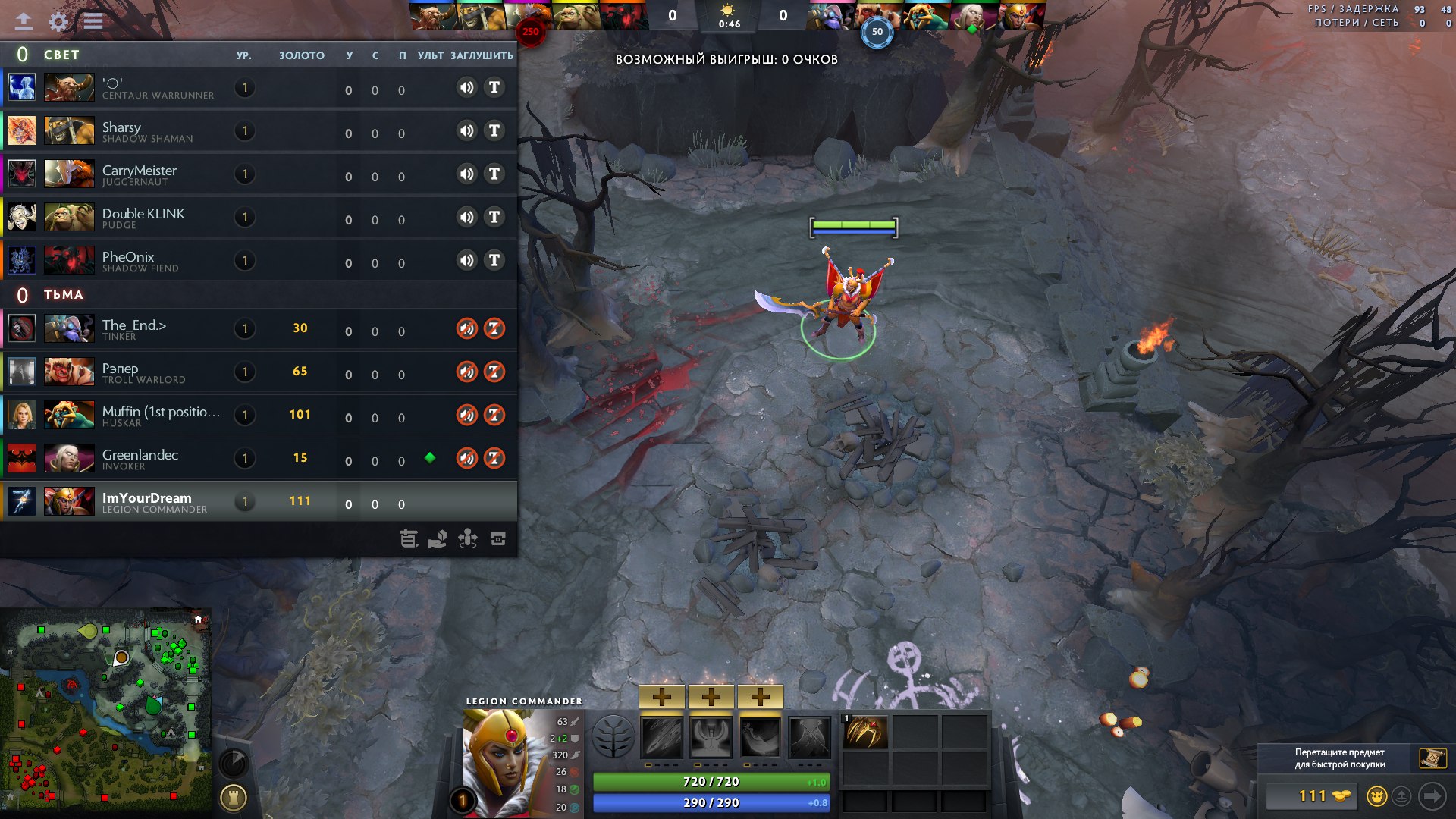Open the talent tree
The height and width of the screenshot is (819, 1456).
click(x=613, y=737)
